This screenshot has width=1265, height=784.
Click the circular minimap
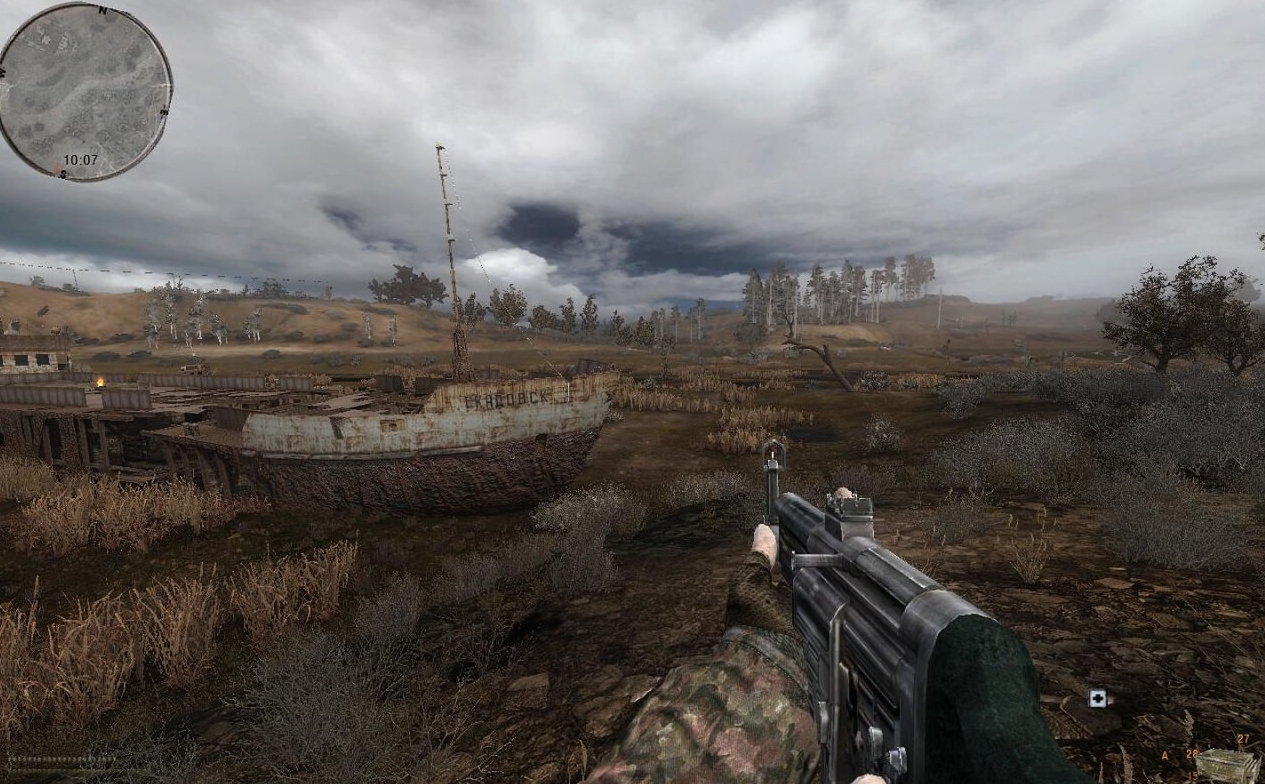[85, 92]
